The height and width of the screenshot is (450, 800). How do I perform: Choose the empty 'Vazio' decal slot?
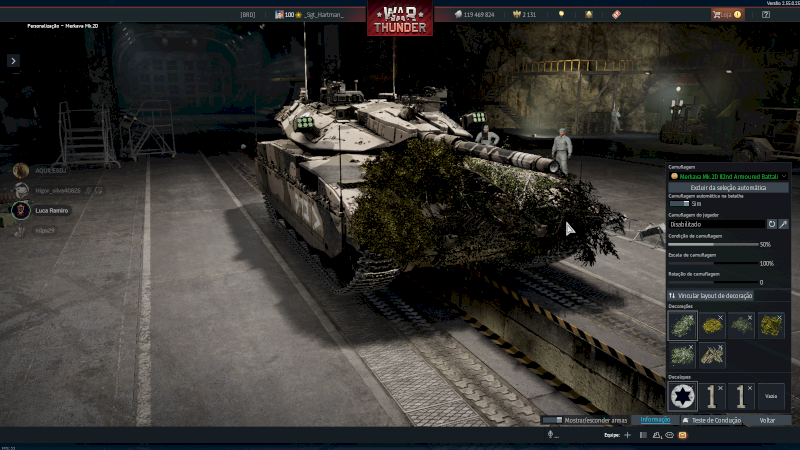click(x=771, y=397)
